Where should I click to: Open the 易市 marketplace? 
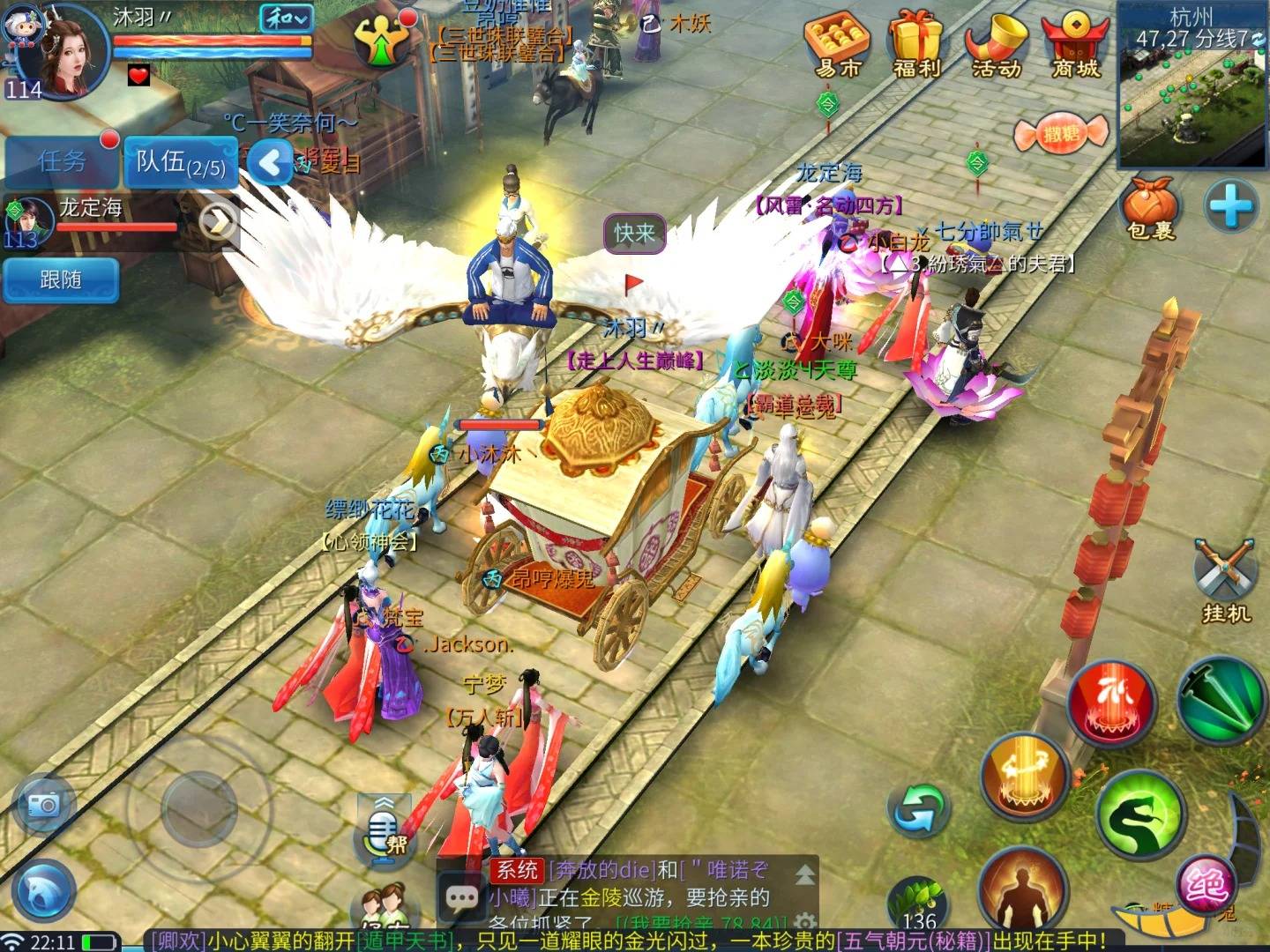pos(838,44)
